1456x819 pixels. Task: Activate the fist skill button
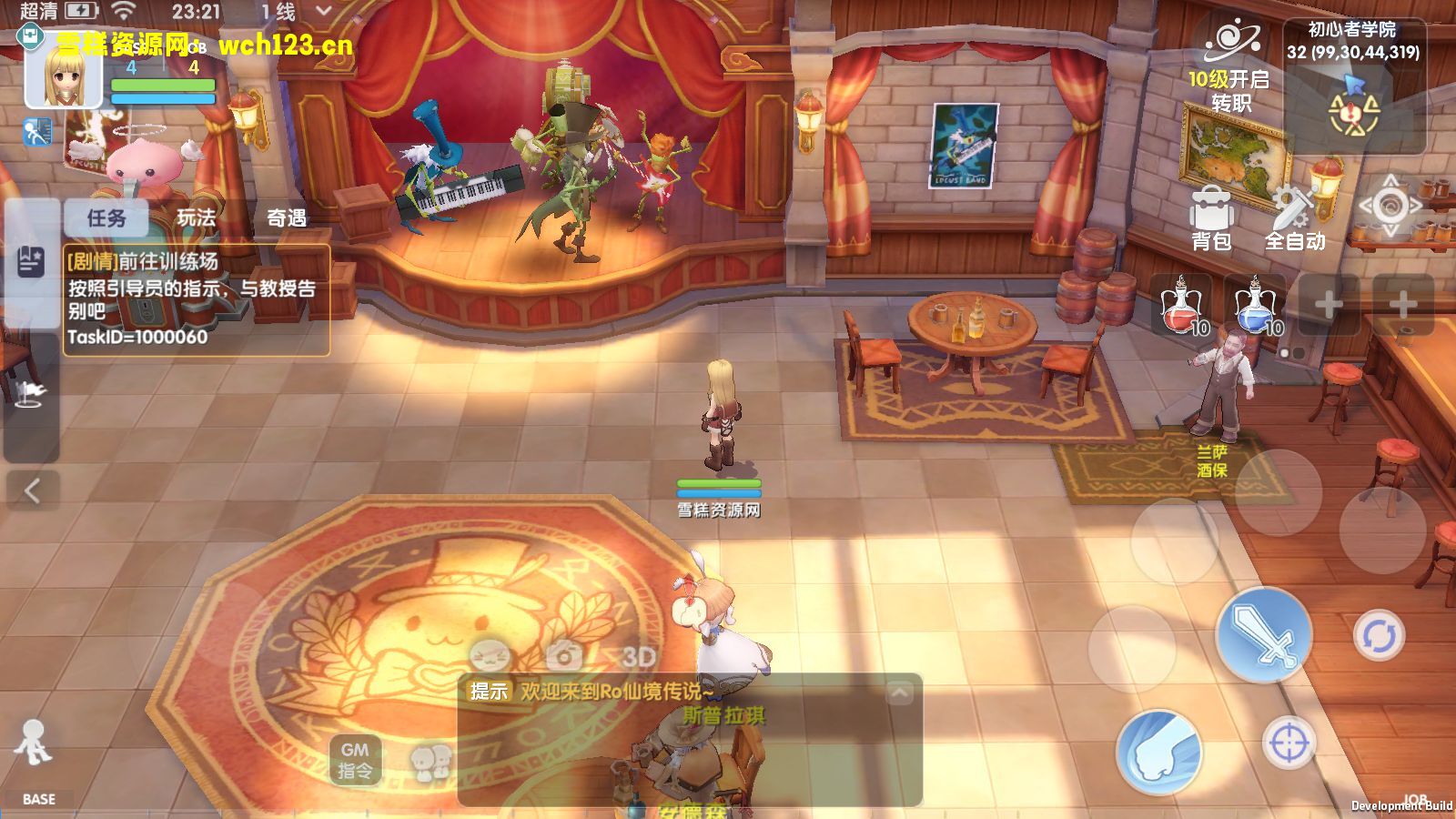1158,753
